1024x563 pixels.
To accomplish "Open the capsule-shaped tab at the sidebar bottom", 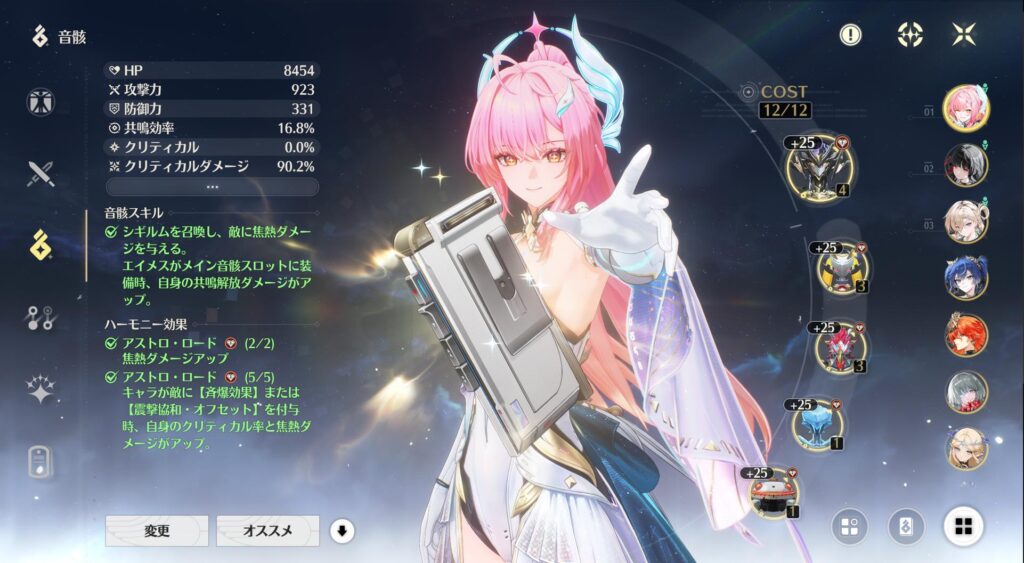I will pos(41,461).
